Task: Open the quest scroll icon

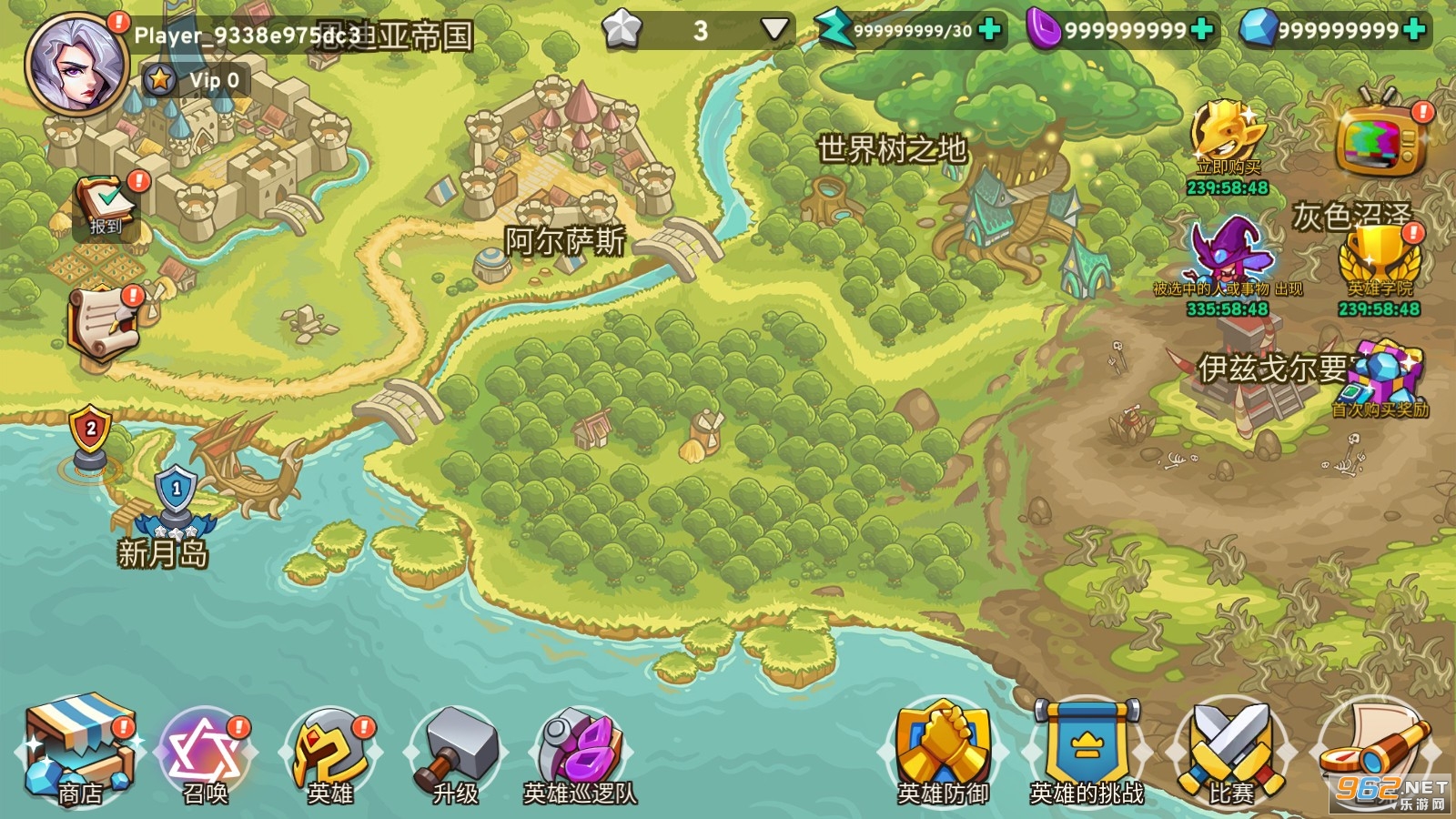Action: [105, 323]
